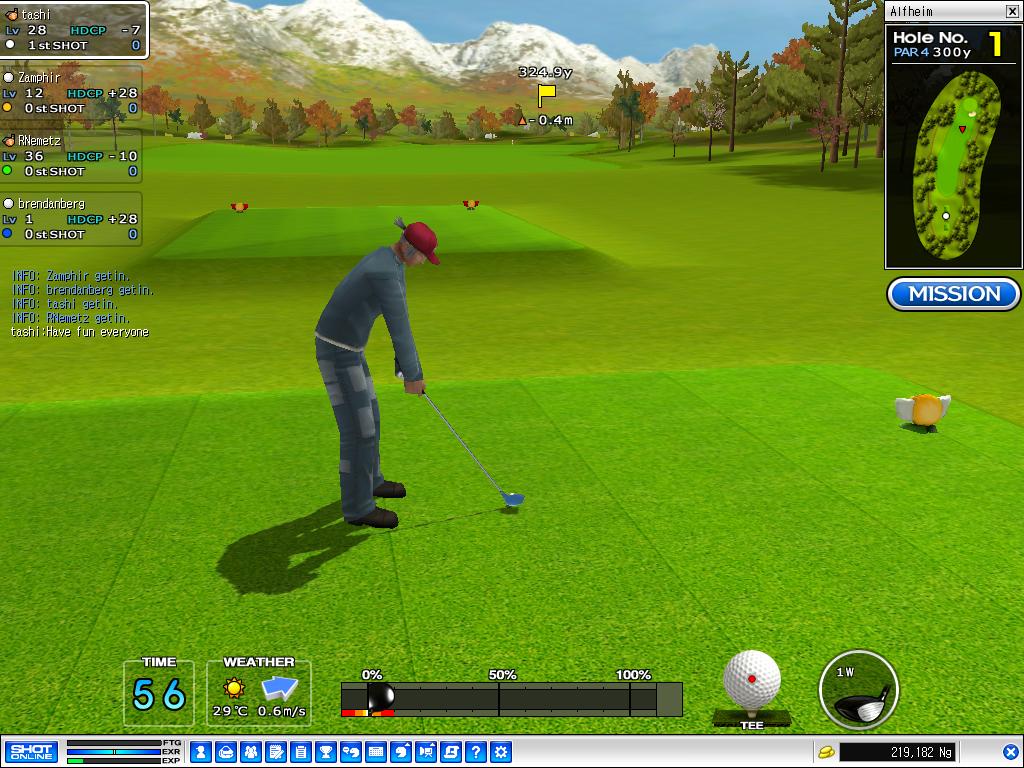Close the Alfheim hole map window
1024x768 pixels.
(x=1012, y=12)
